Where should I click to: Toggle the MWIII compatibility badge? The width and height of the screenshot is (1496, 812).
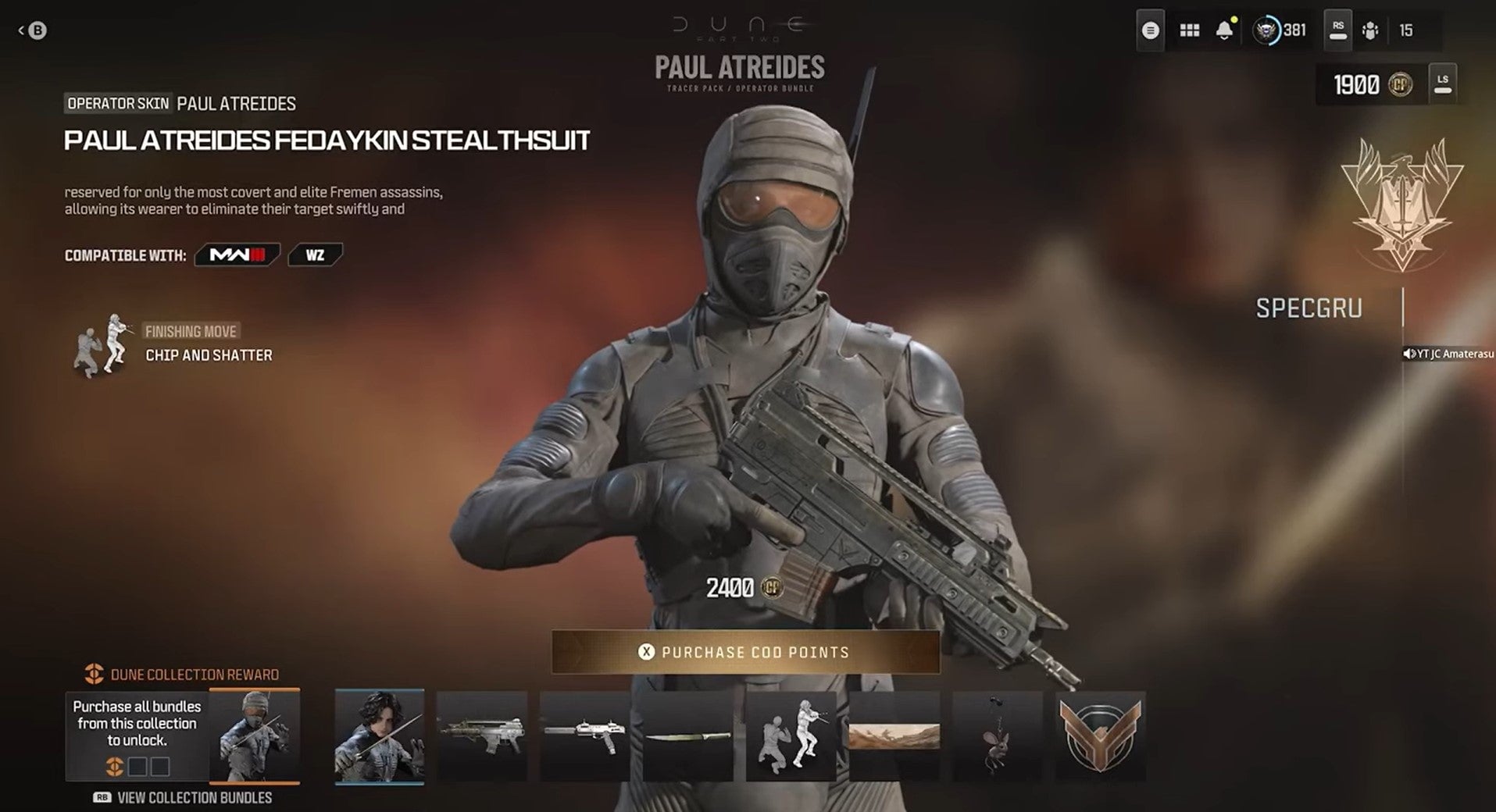click(x=237, y=255)
